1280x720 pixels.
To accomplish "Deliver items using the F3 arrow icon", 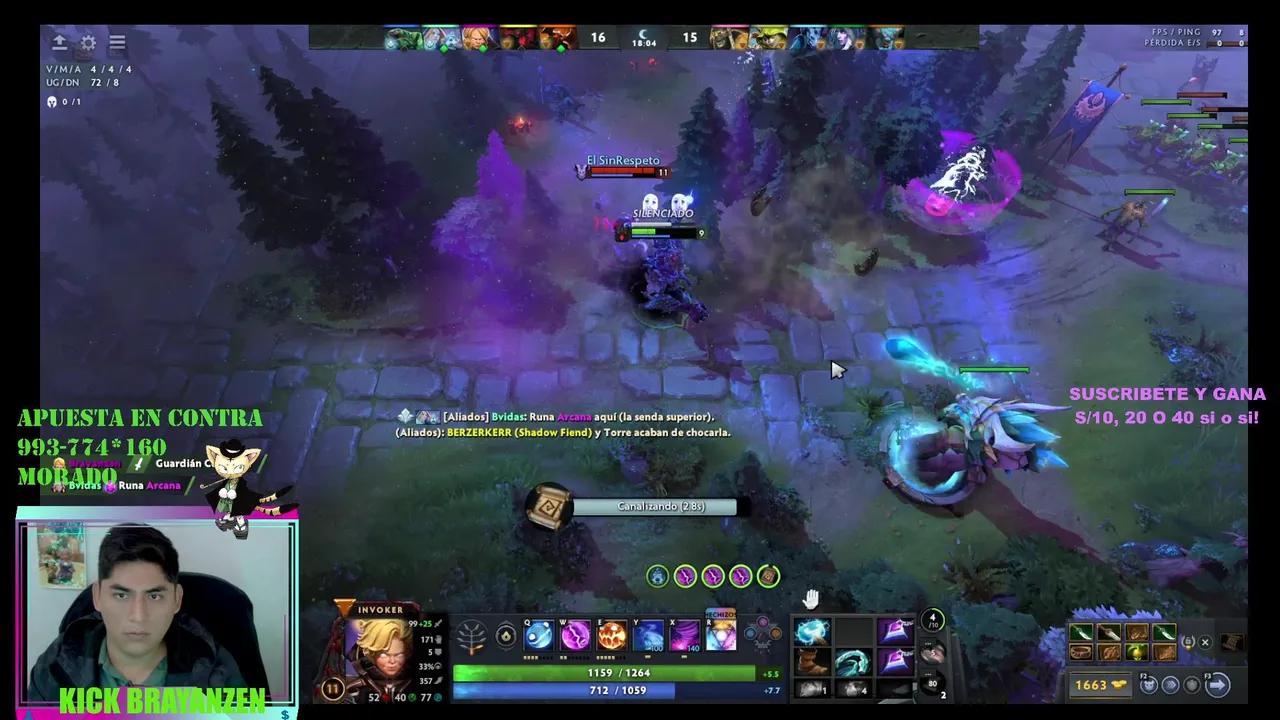I will point(1215,684).
